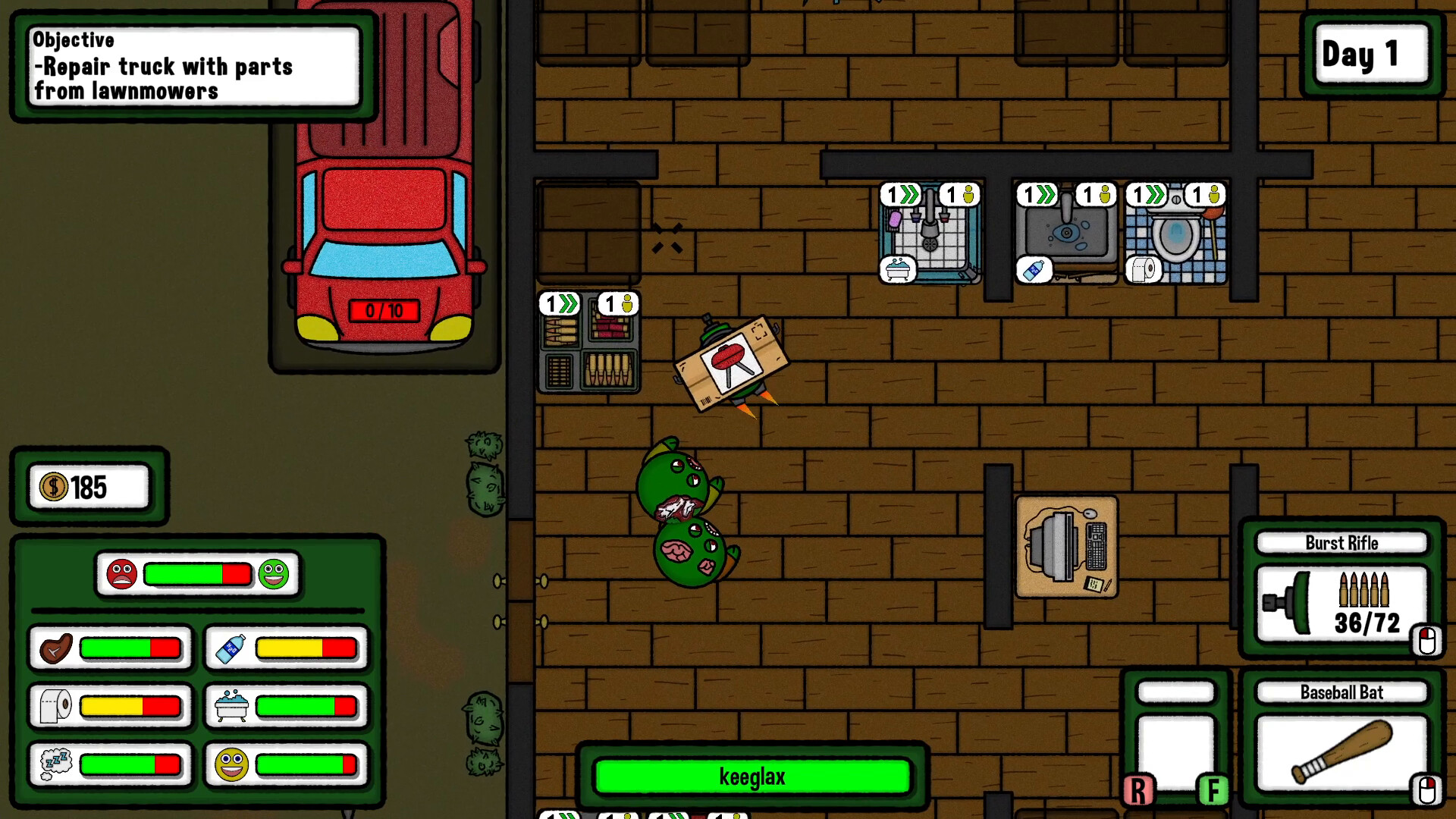
Task: Click the bathtub hygiene icon
Action: (x=231, y=706)
